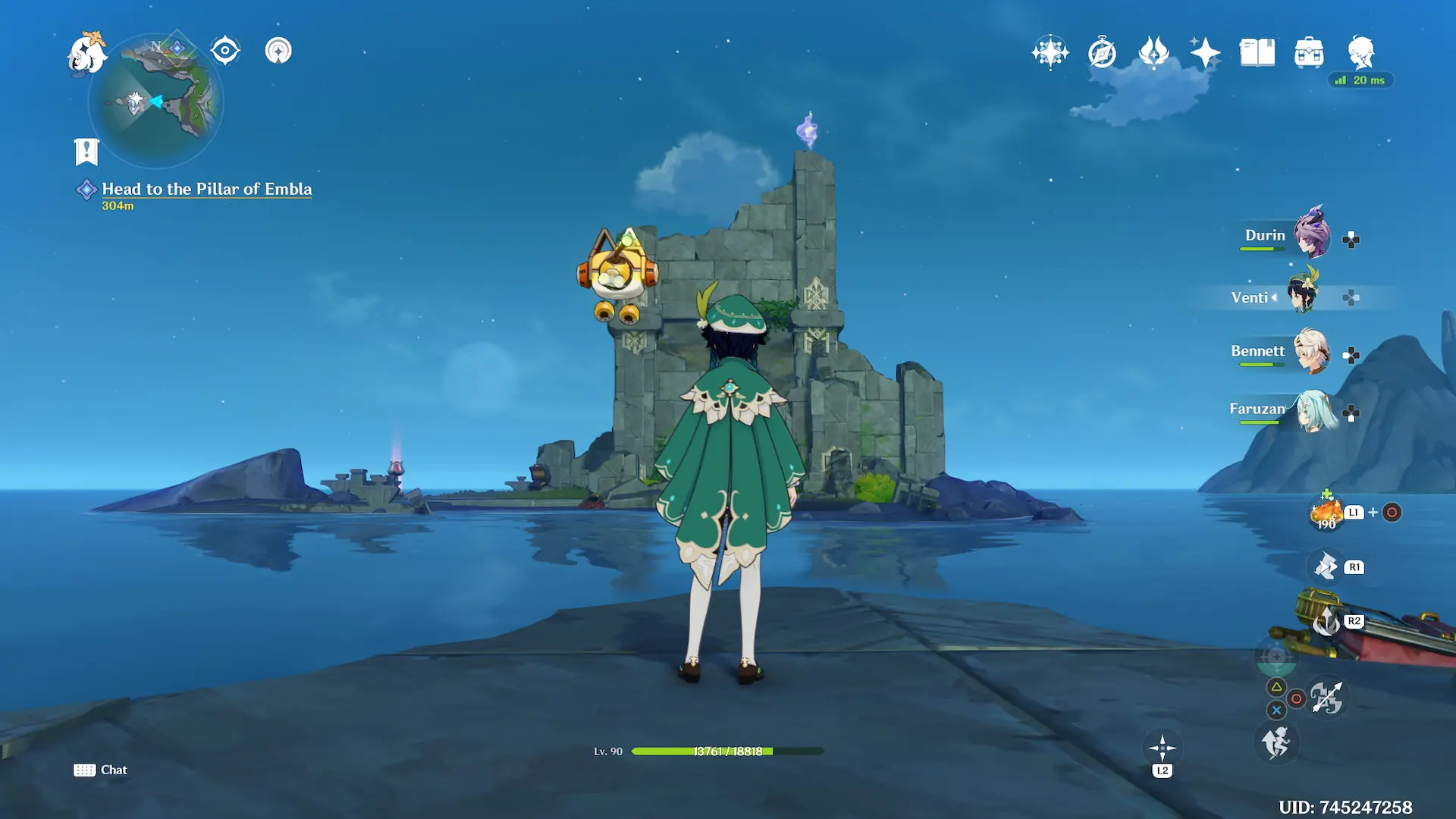Use the food quick-slot item
The height and width of the screenshot is (819, 1456).
pos(1326,513)
